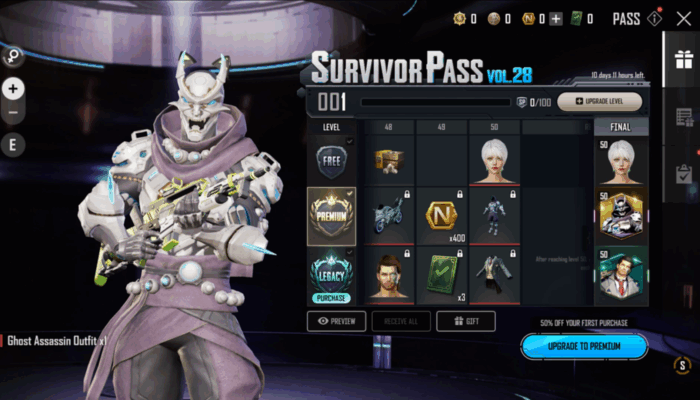Screen dimensions: 700x400
Task: Open the clipboard missions side tab
Action: (684, 174)
